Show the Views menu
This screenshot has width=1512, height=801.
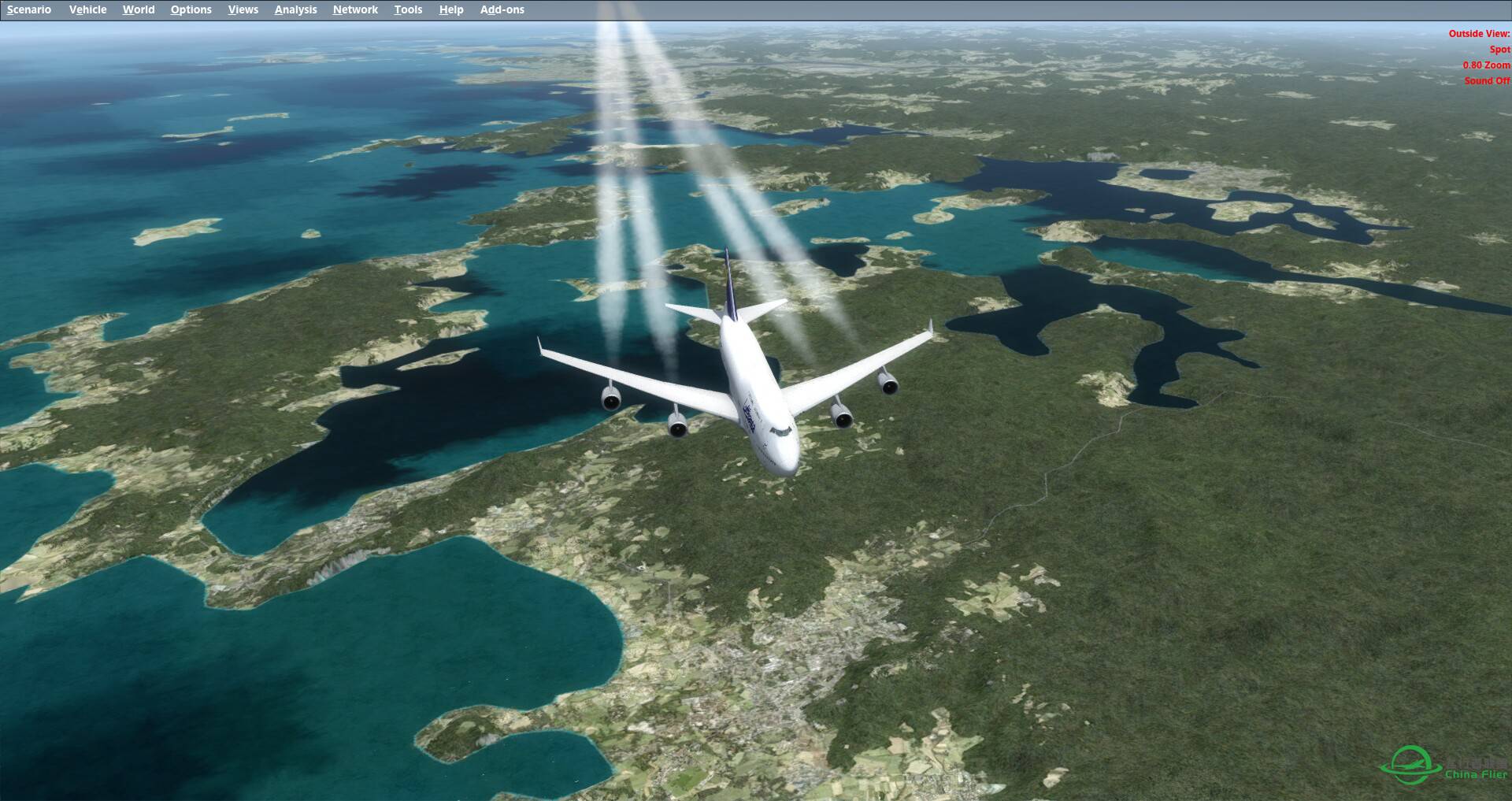243,9
